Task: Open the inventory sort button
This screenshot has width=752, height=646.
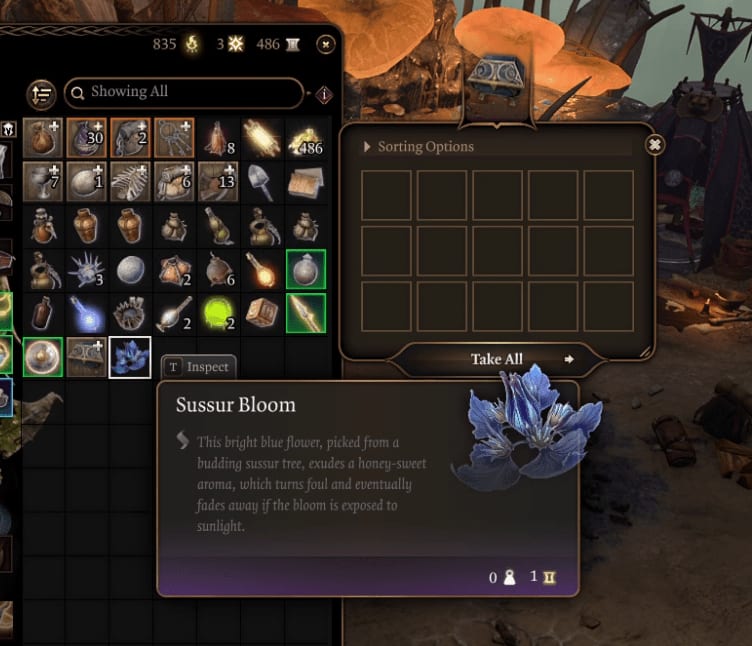Action: tap(41, 94)
